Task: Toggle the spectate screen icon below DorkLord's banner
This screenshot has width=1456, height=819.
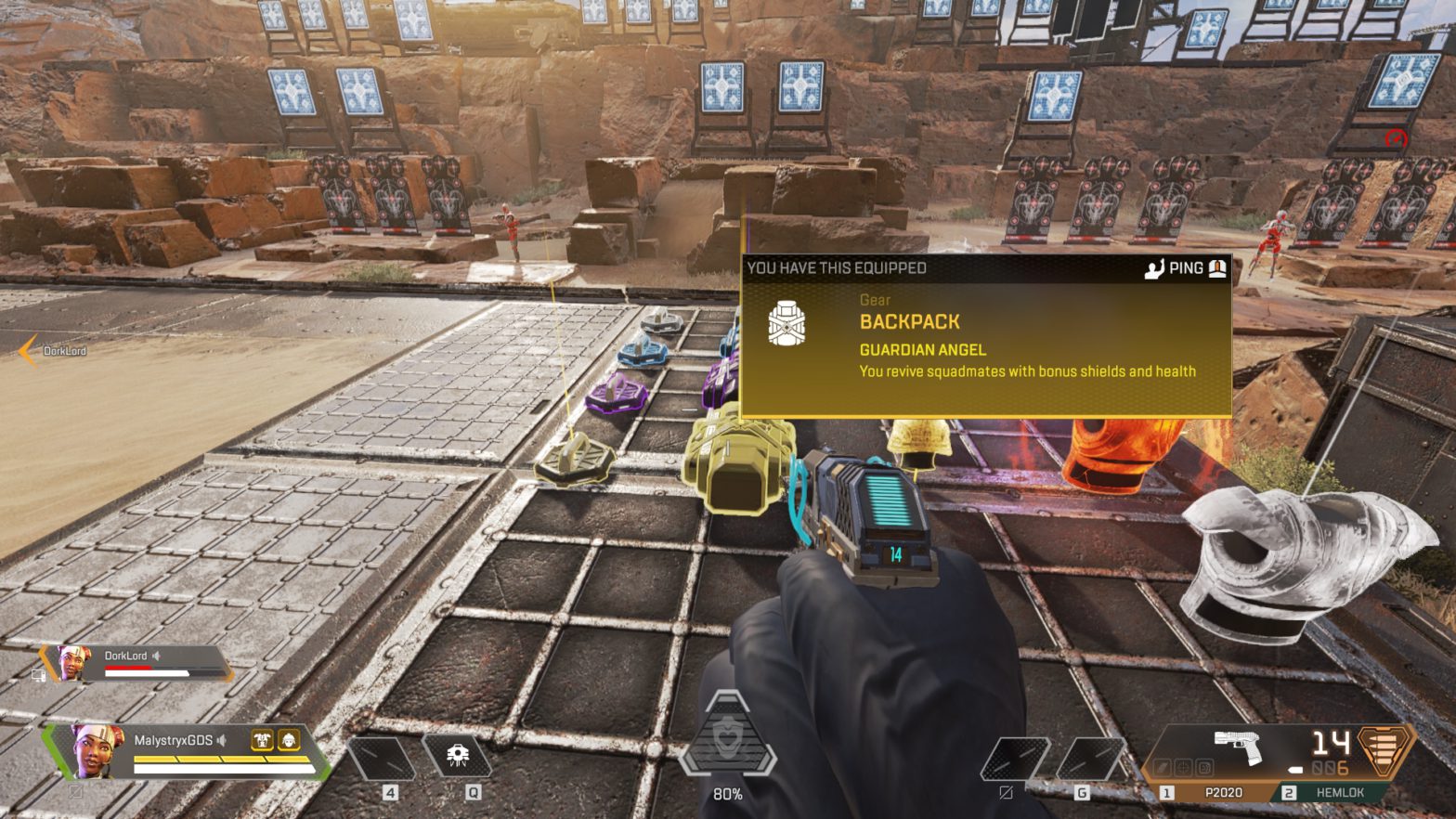Action: (x=38, y=675)
